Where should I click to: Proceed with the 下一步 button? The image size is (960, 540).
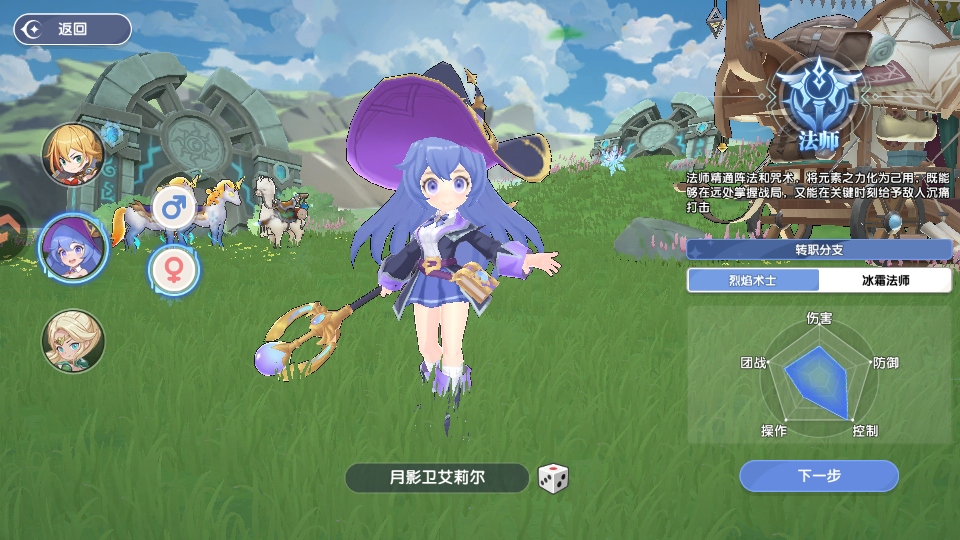[x=818, y=476]
